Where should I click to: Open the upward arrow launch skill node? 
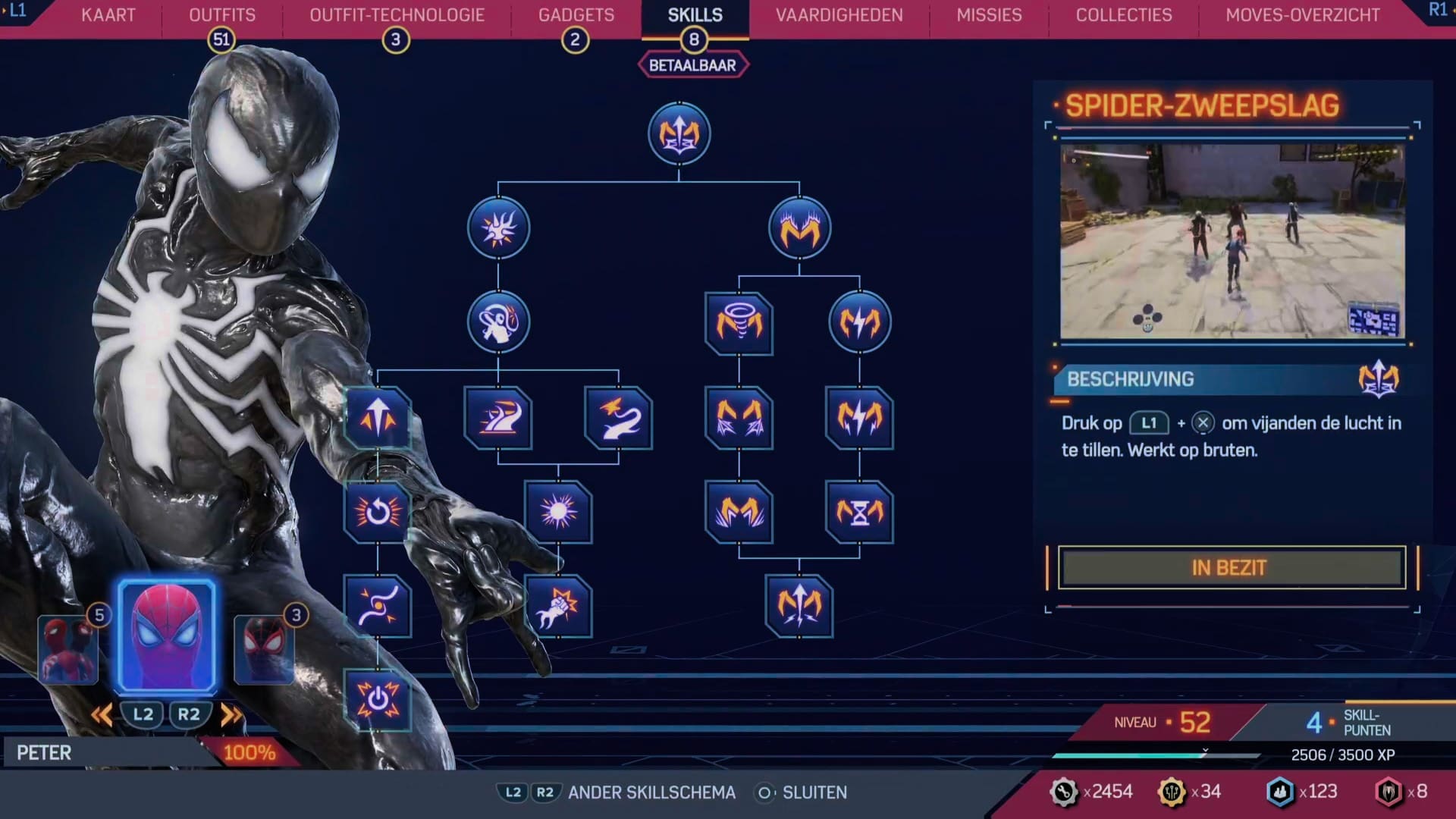[378, 418]
